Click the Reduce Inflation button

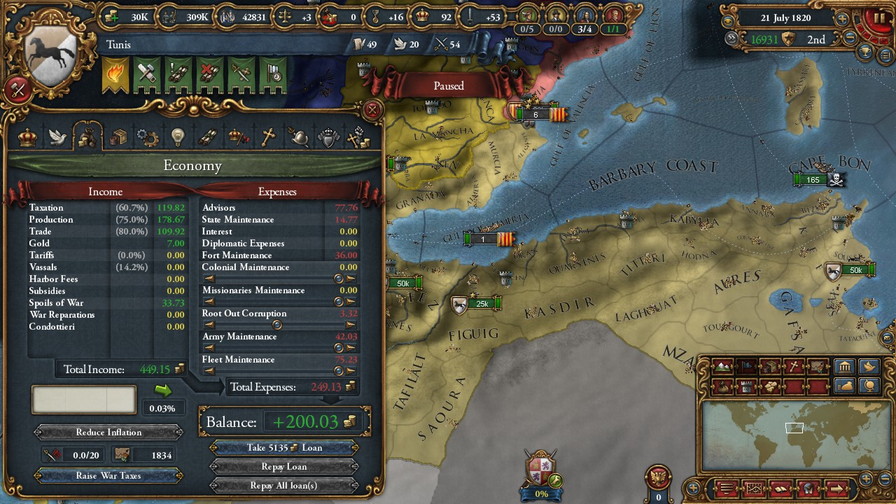[x=109, y=432]
